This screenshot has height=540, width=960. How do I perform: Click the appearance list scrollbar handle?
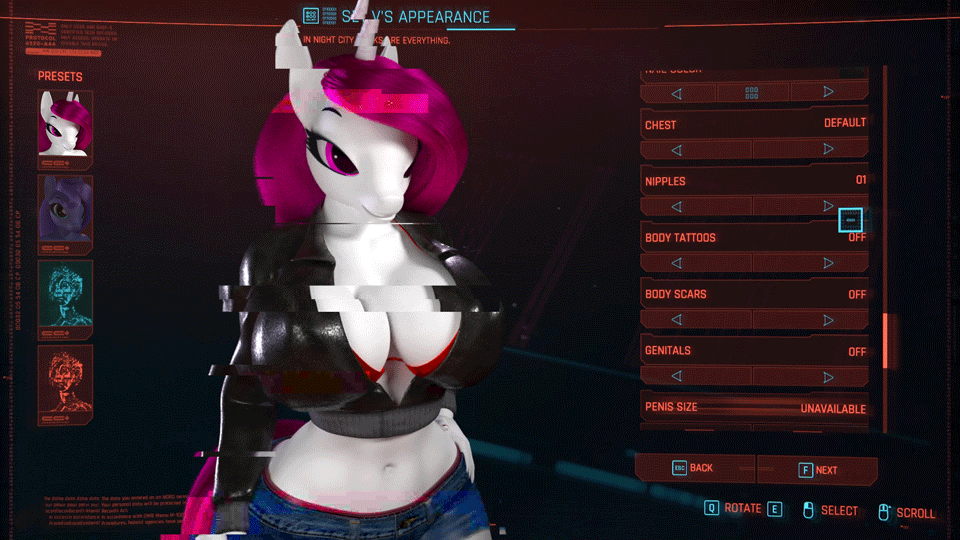point(884,340)
